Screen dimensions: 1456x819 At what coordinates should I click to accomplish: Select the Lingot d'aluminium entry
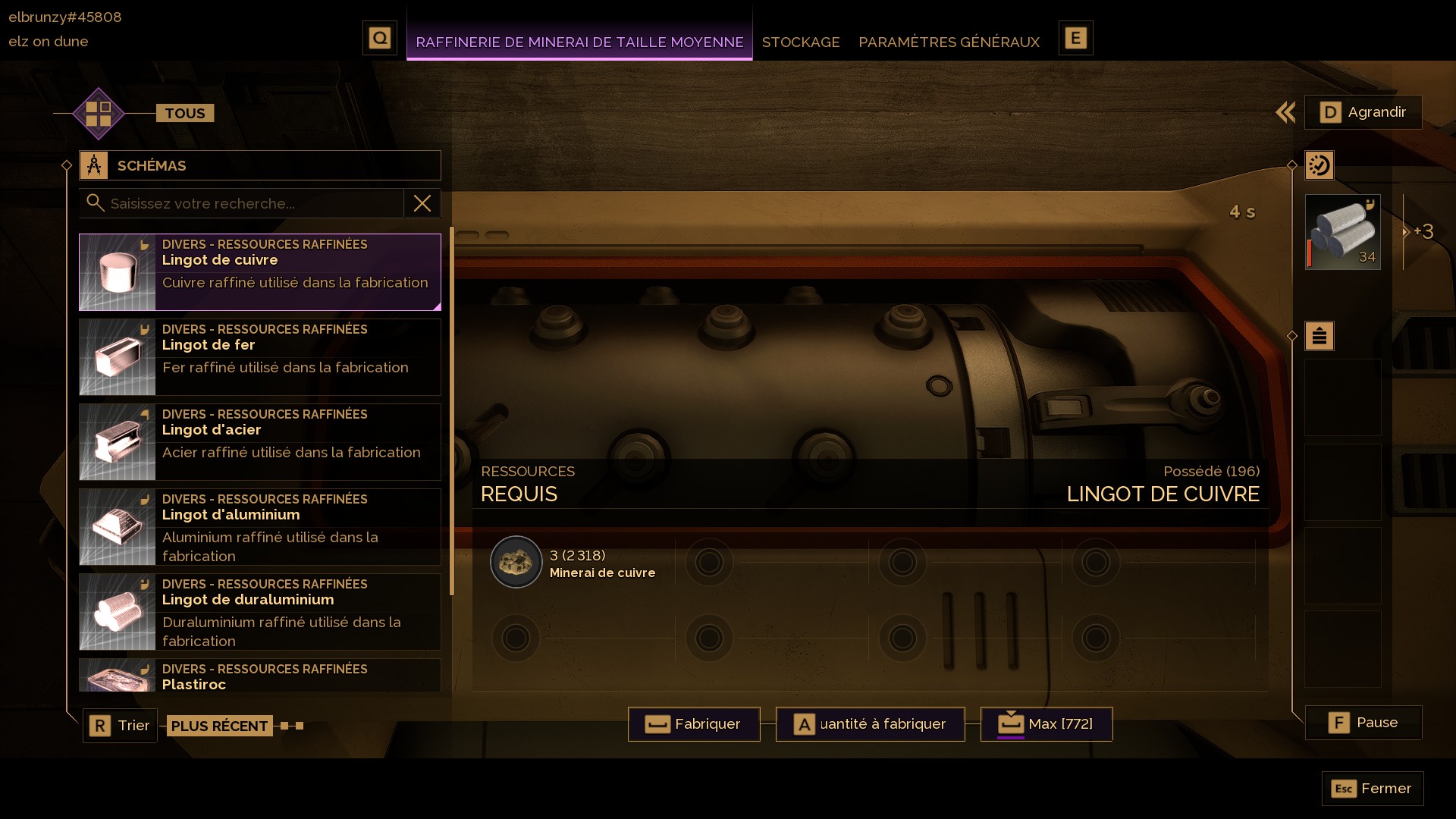(x=260, y=526)
